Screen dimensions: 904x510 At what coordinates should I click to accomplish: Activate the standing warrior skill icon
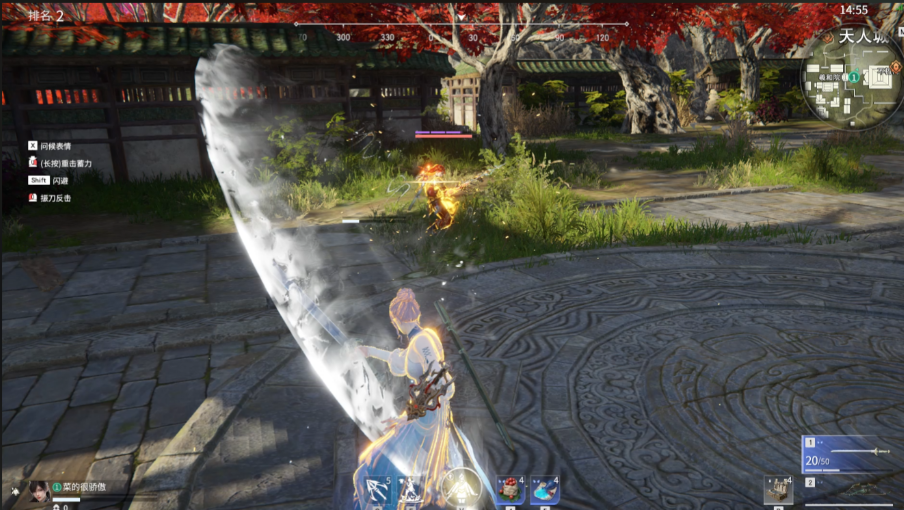click(x=410, y=490)
